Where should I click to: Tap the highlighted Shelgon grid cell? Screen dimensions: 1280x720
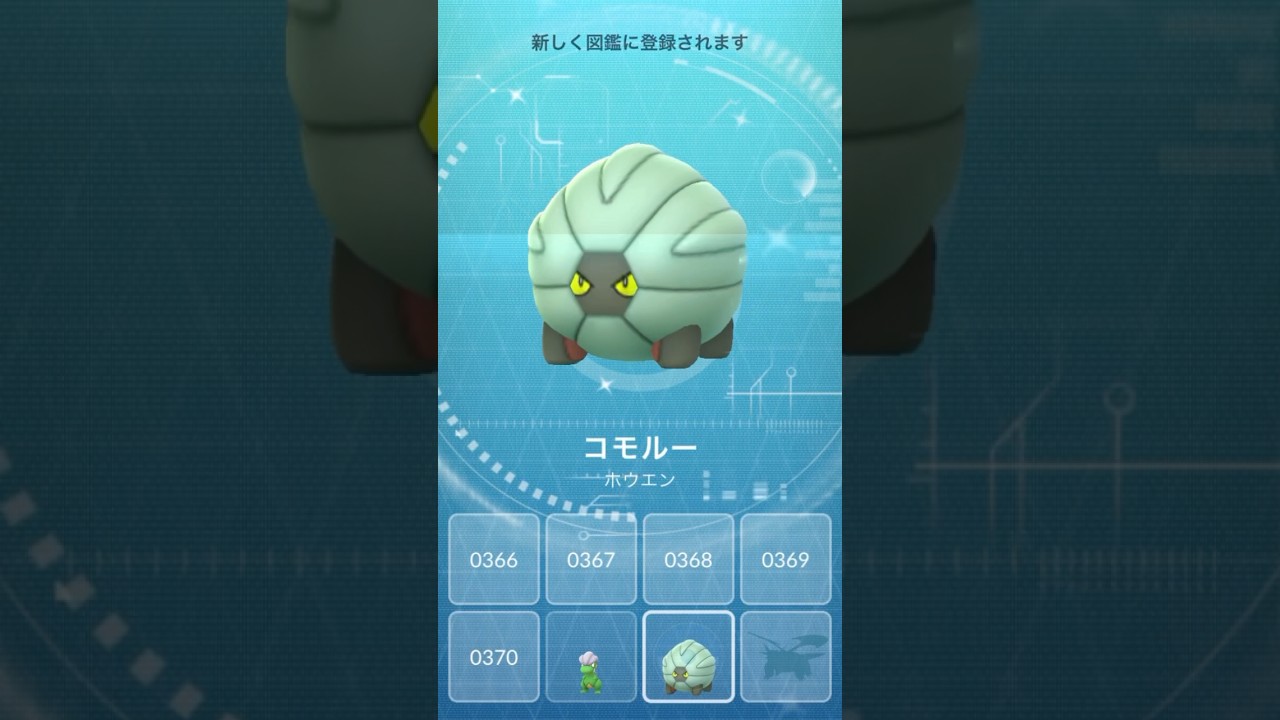tap(688, 656)
